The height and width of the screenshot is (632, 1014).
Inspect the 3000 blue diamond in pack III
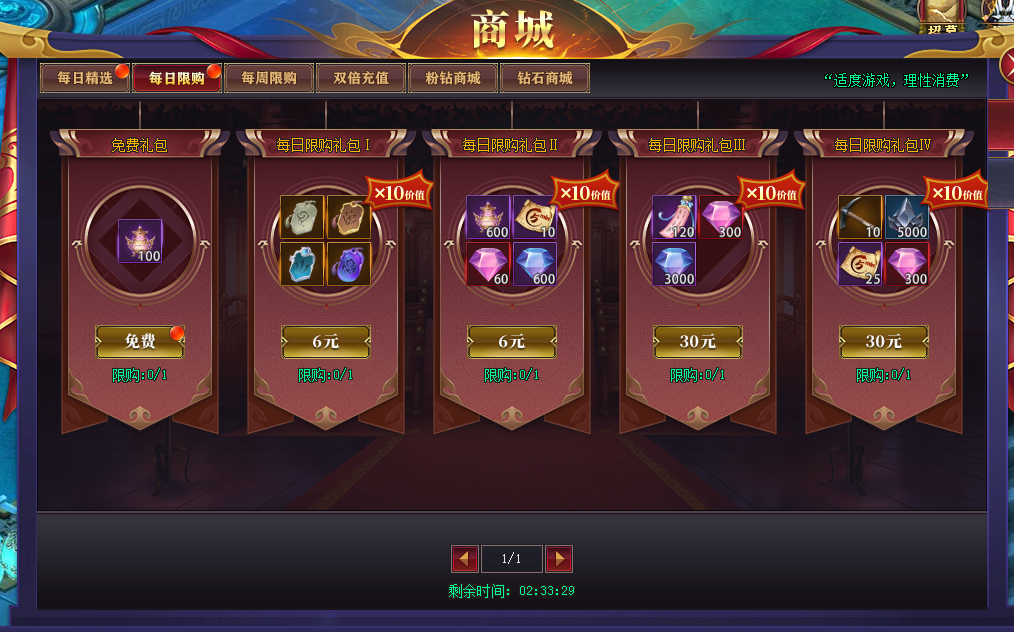[674, 264]
